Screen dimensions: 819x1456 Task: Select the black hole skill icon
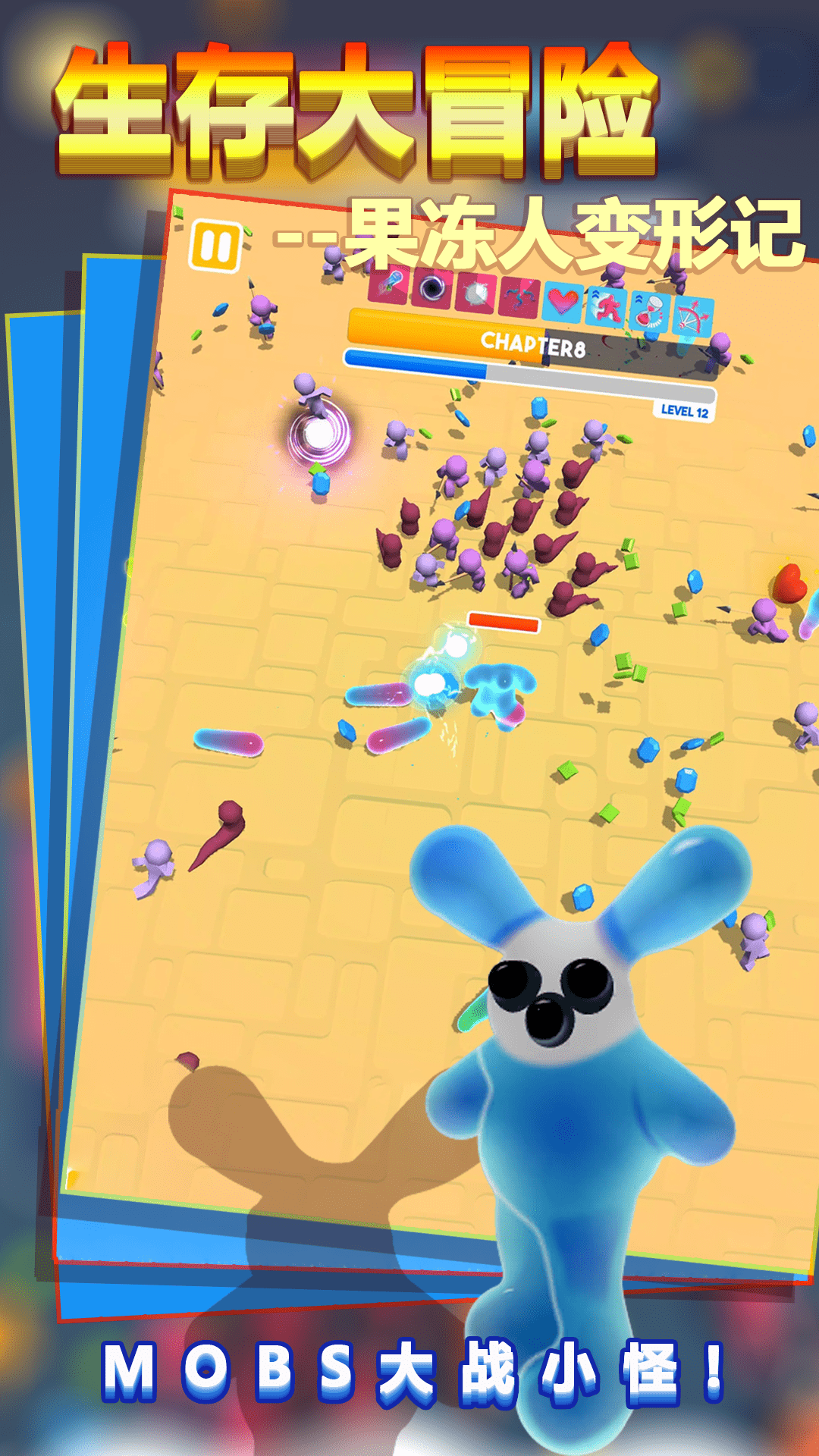(432, 288)
